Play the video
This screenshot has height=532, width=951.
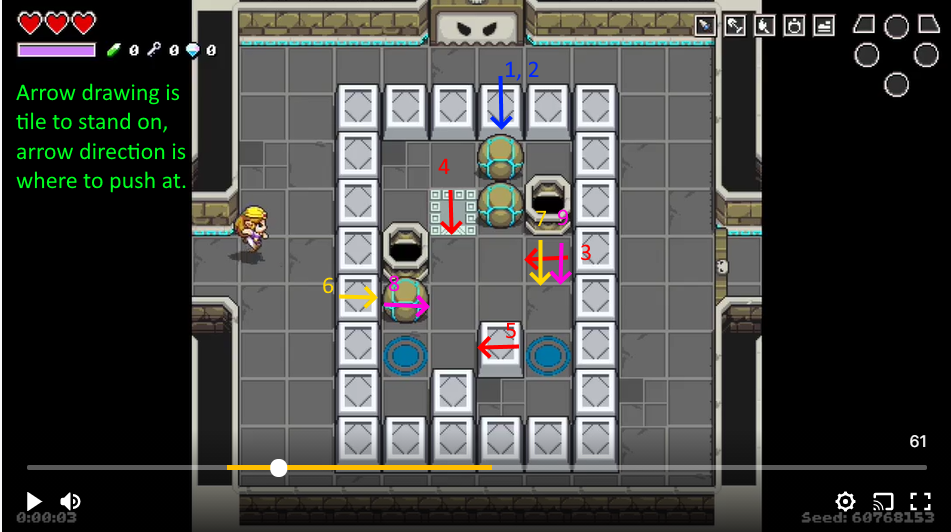(x=33, y=501)
